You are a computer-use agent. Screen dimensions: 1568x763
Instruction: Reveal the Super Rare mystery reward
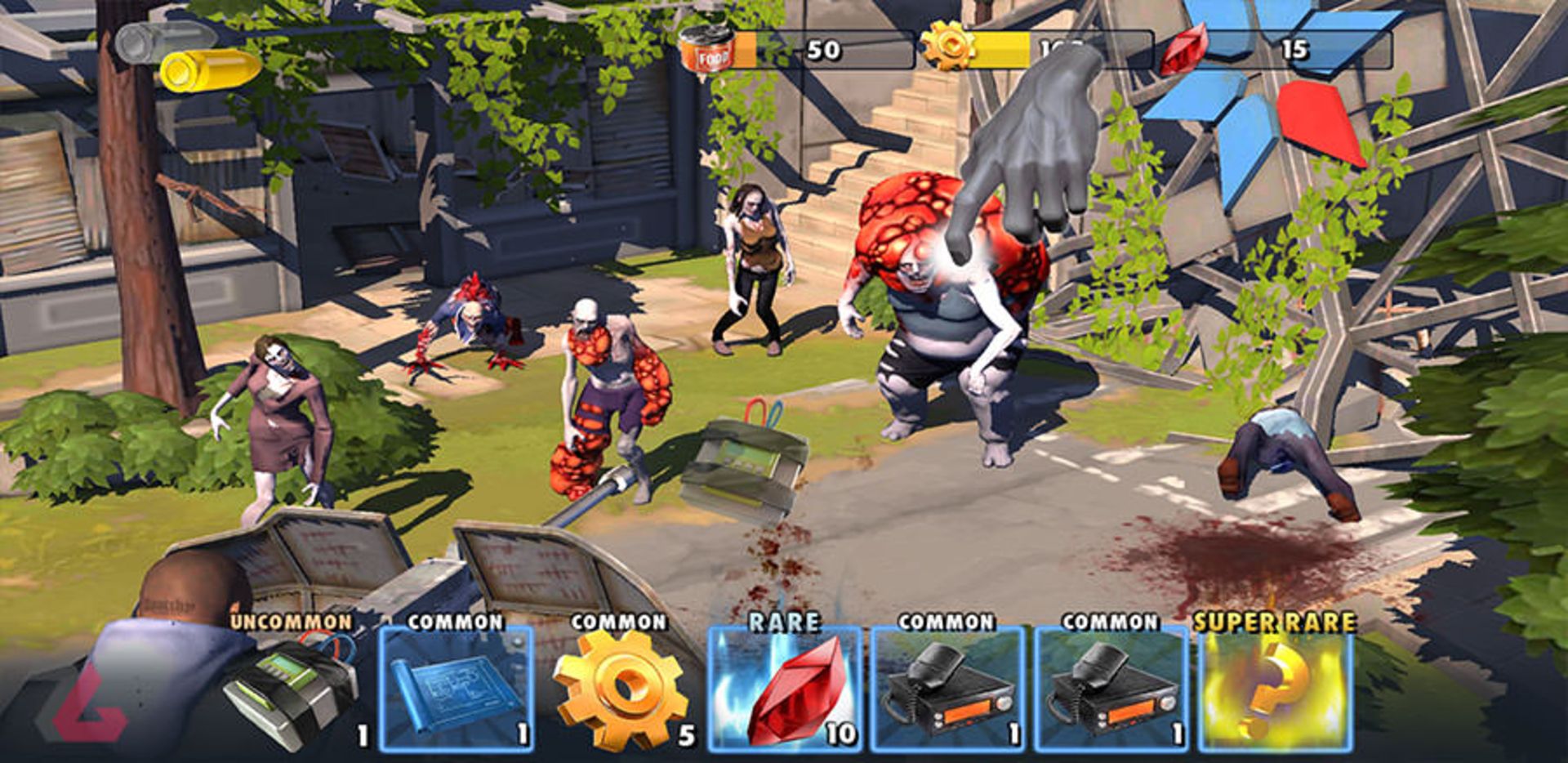tap(1275, 689)
